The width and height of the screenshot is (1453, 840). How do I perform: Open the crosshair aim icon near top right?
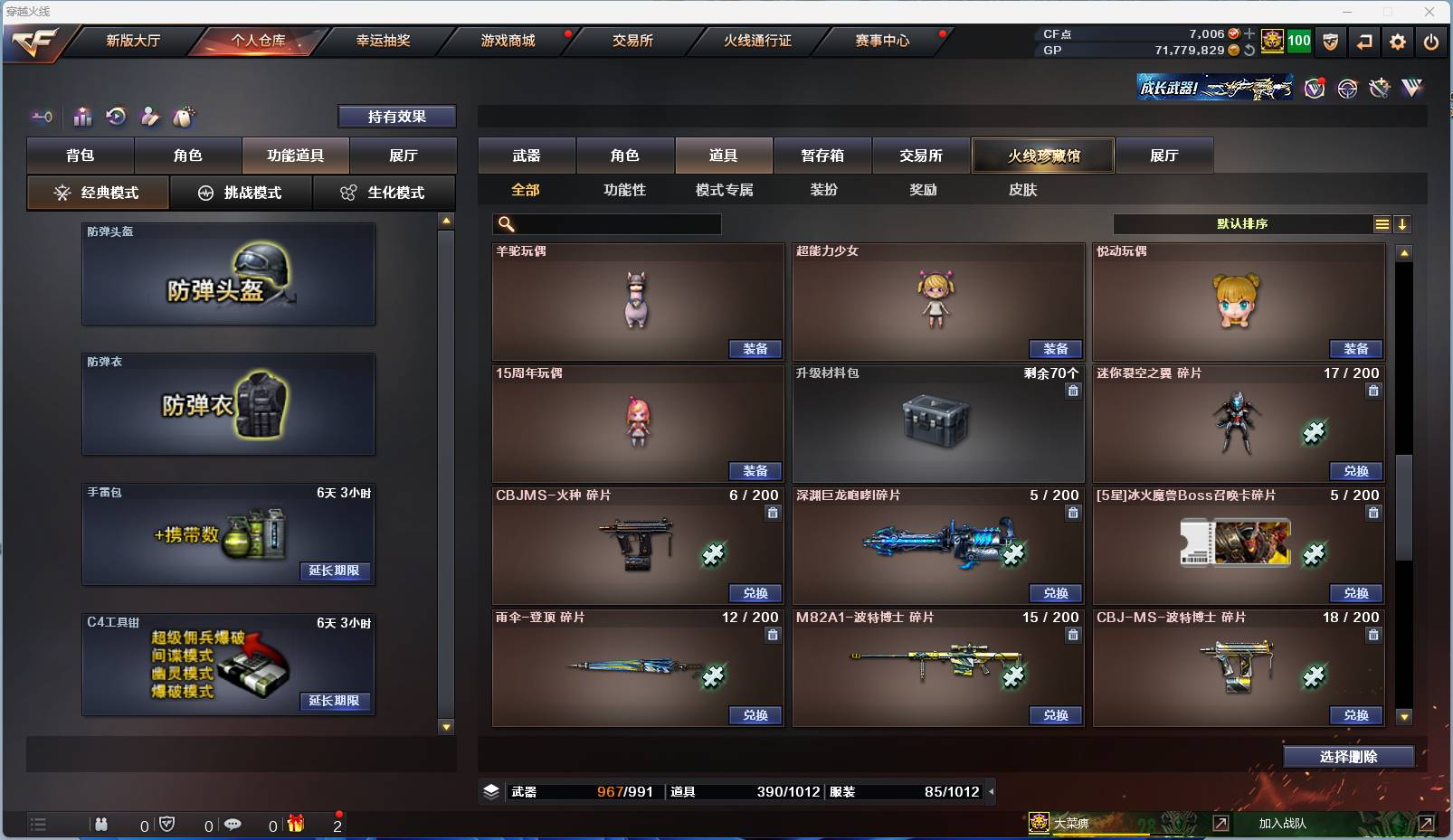[1347, 88]
